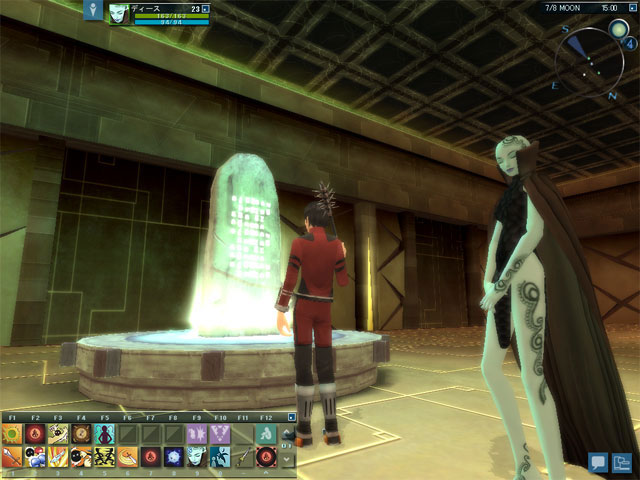Click the small button beside the clock
640x480 pixels.
point(631,7)
